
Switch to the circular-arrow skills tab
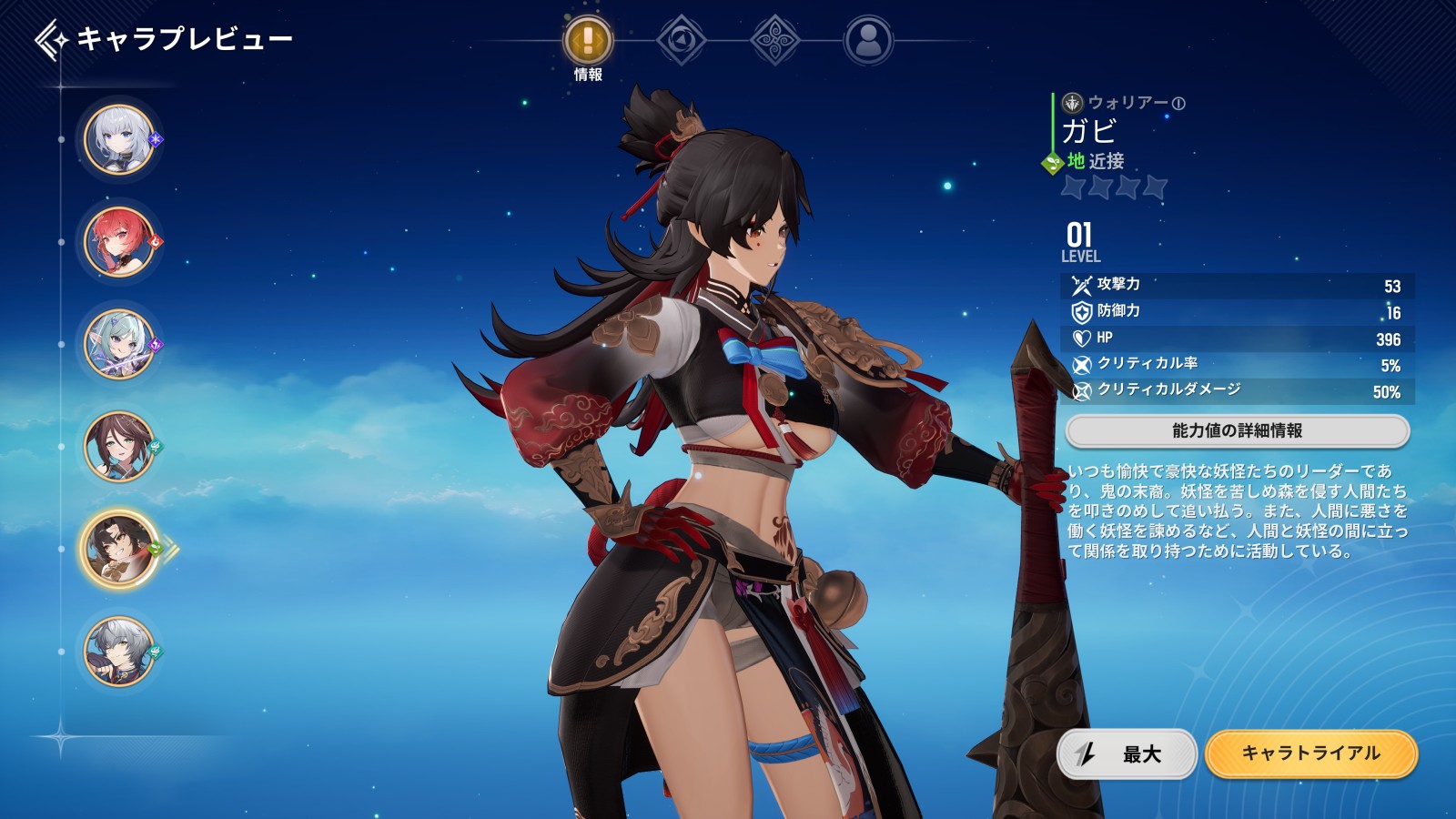(682, 41)
